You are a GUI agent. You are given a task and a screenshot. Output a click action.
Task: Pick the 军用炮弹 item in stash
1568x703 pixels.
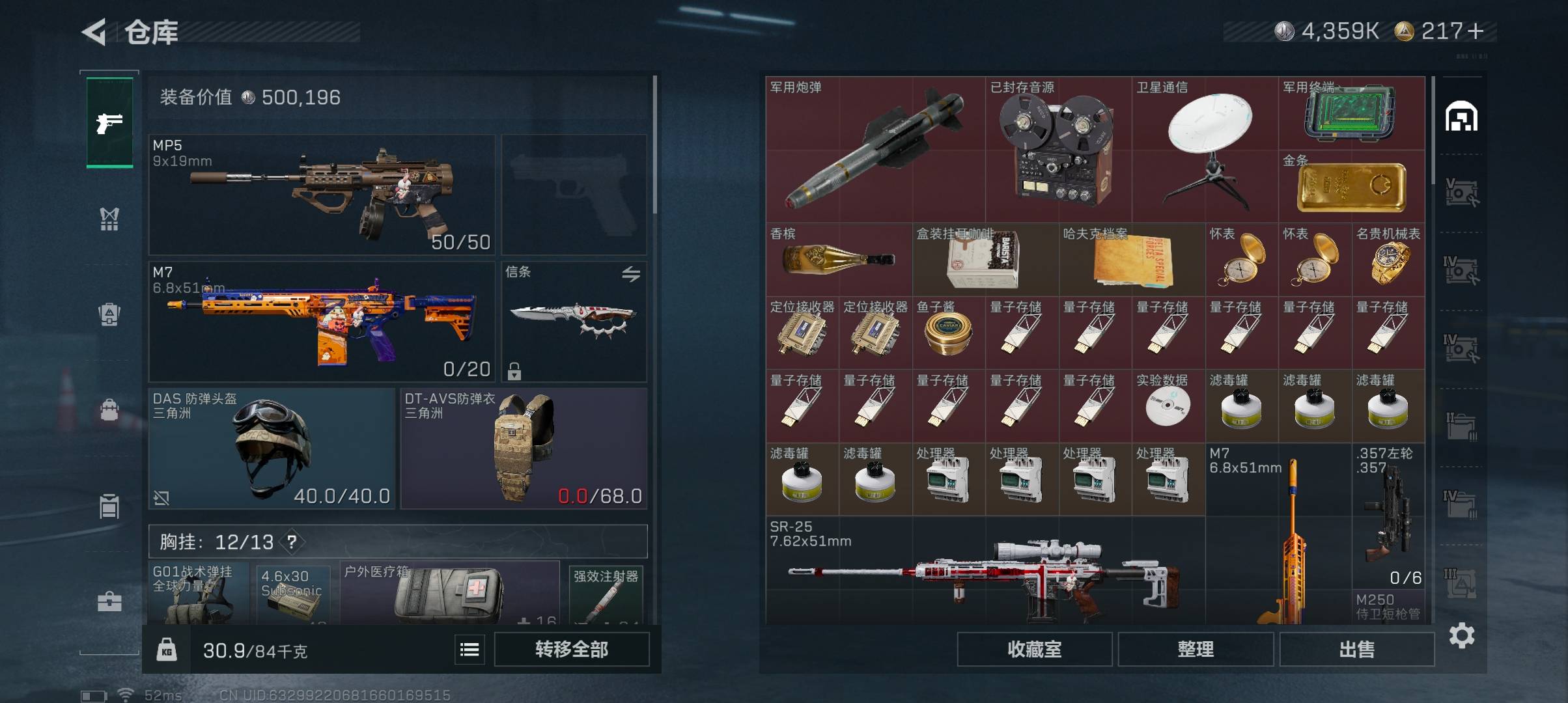pos(875,150)
